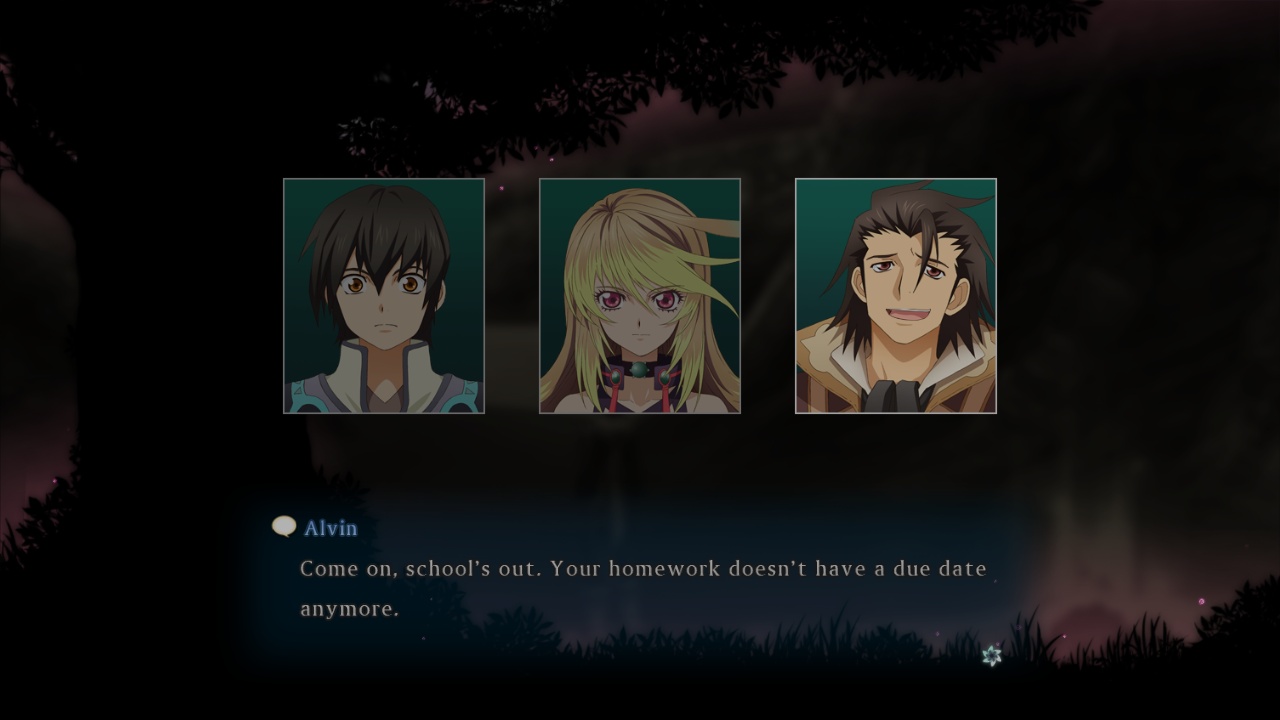Toggle focus on the rightmost character portrait
This screenshot has height=720, width=1280.
tap(896, 295)
